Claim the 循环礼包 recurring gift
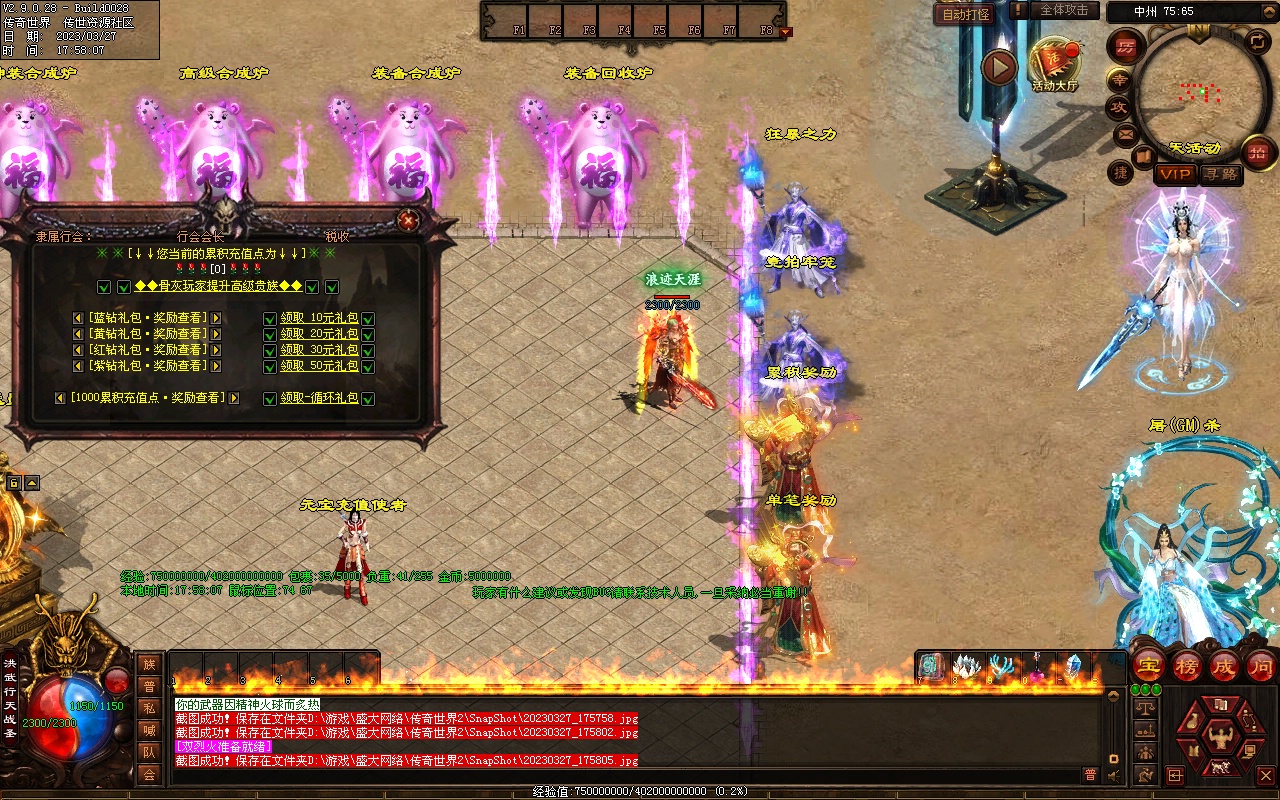 pos(319,398)
